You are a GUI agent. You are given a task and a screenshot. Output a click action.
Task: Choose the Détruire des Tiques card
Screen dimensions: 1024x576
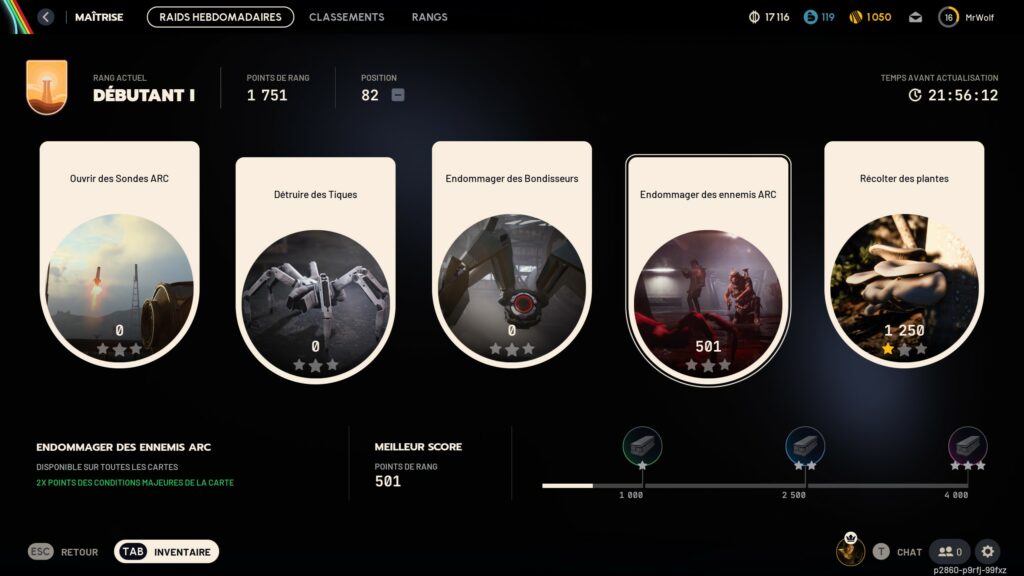click(x=315, y=270)
